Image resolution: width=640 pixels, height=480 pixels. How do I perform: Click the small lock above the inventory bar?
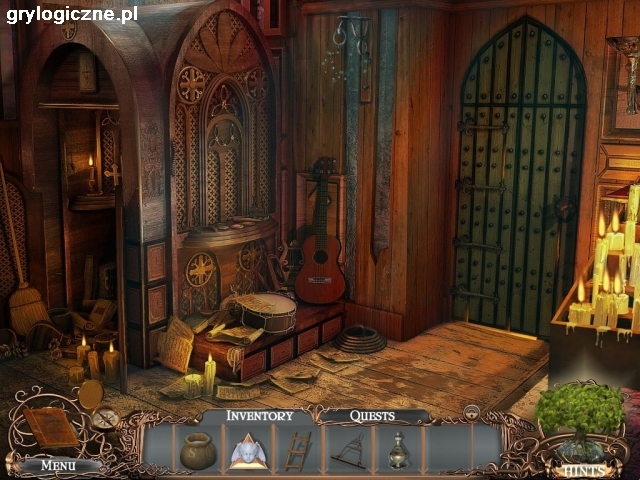(470, 410)
